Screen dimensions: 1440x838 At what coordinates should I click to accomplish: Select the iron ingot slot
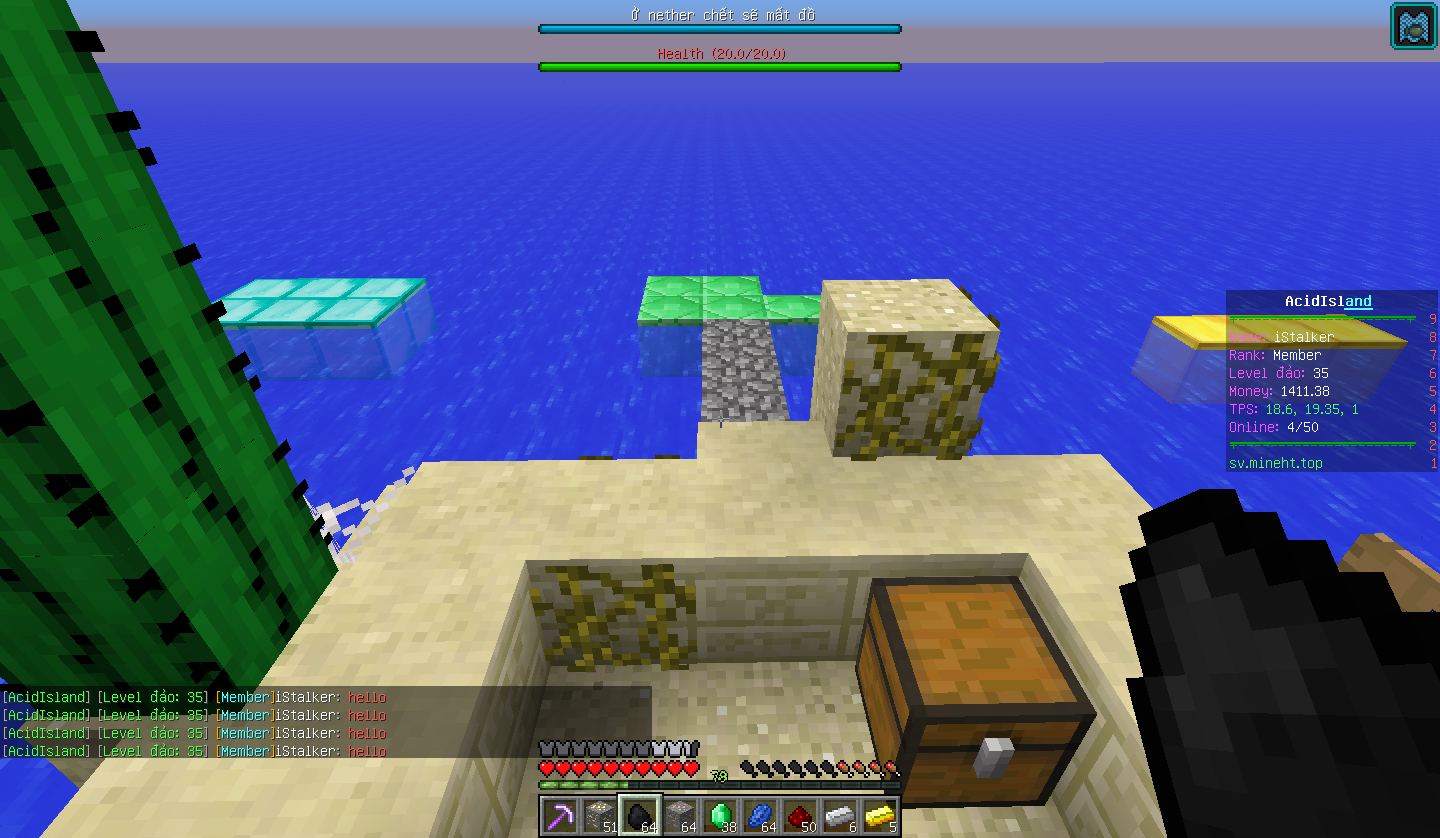(839, 816)
